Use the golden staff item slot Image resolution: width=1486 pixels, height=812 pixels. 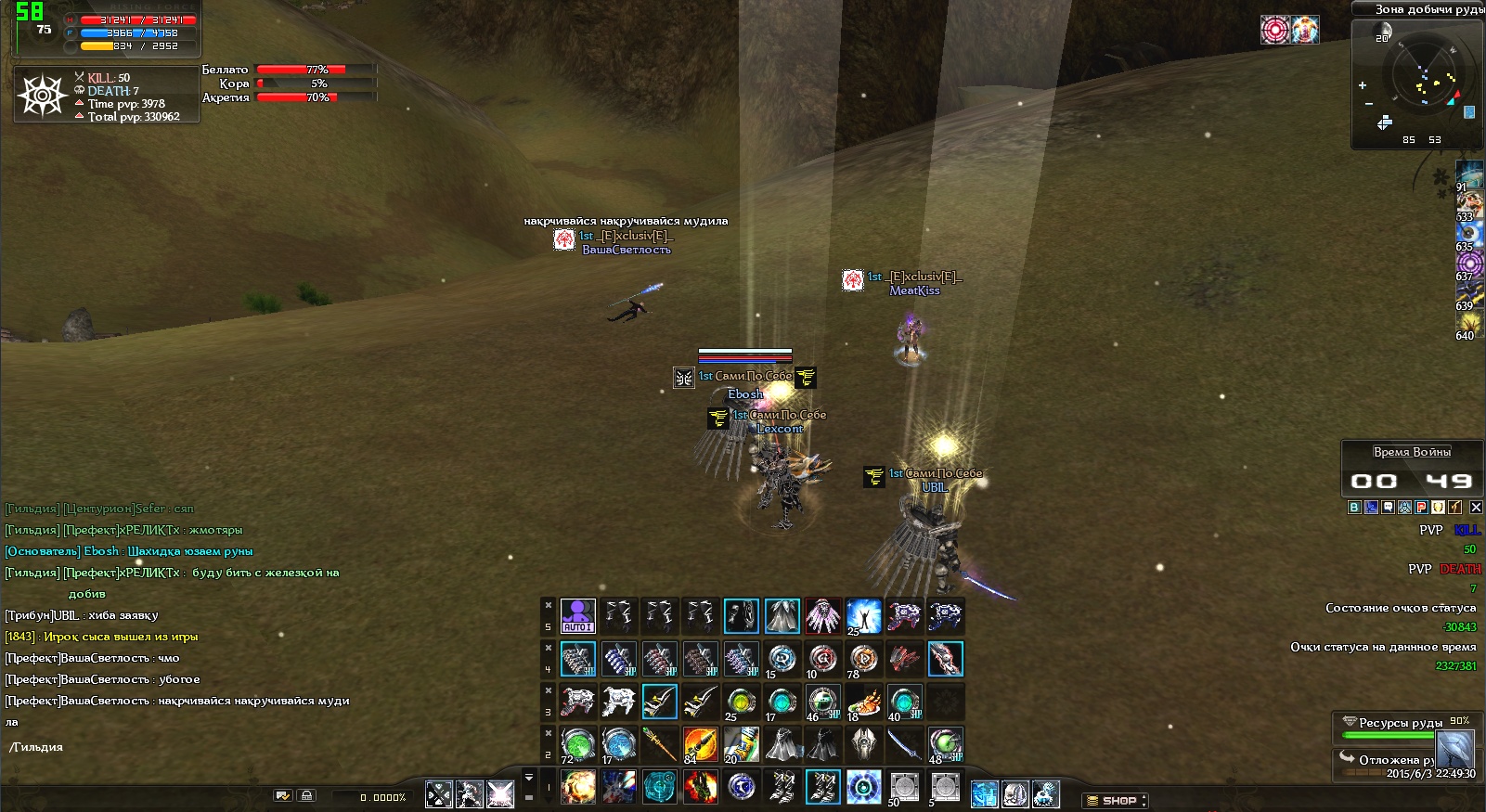coord(659,744)
